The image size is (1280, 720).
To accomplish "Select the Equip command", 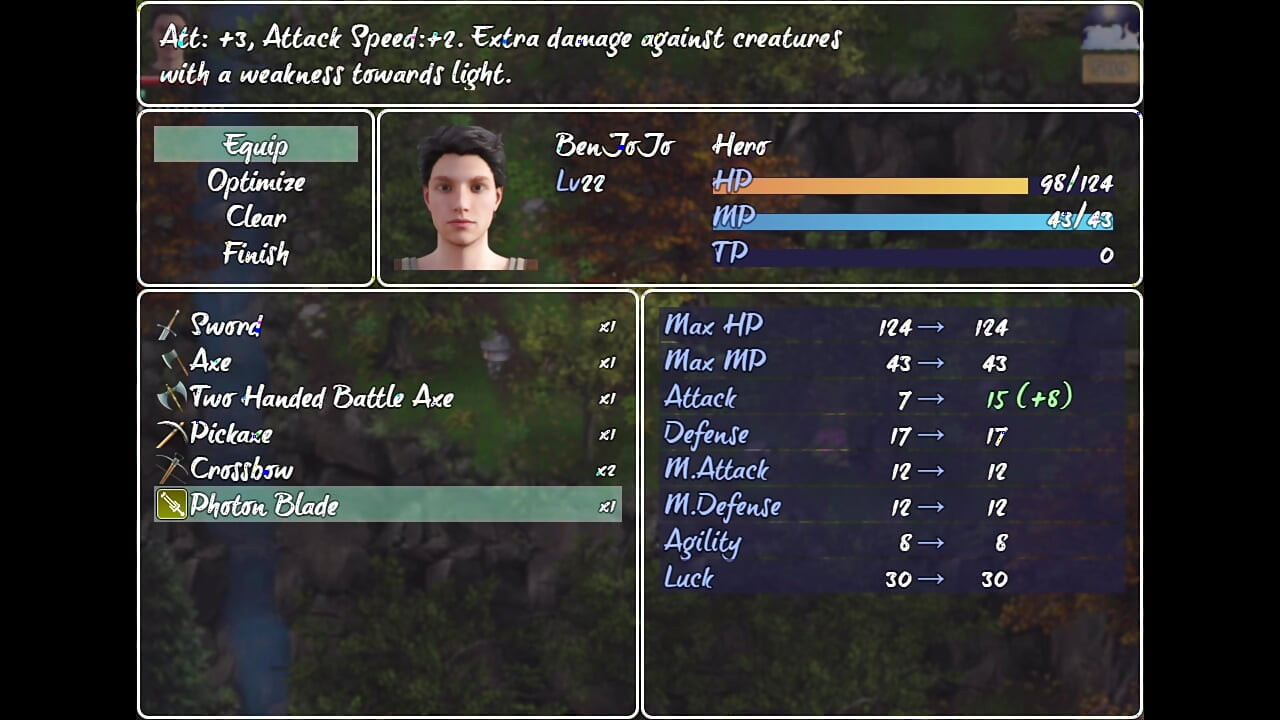I will click(255, 145).
